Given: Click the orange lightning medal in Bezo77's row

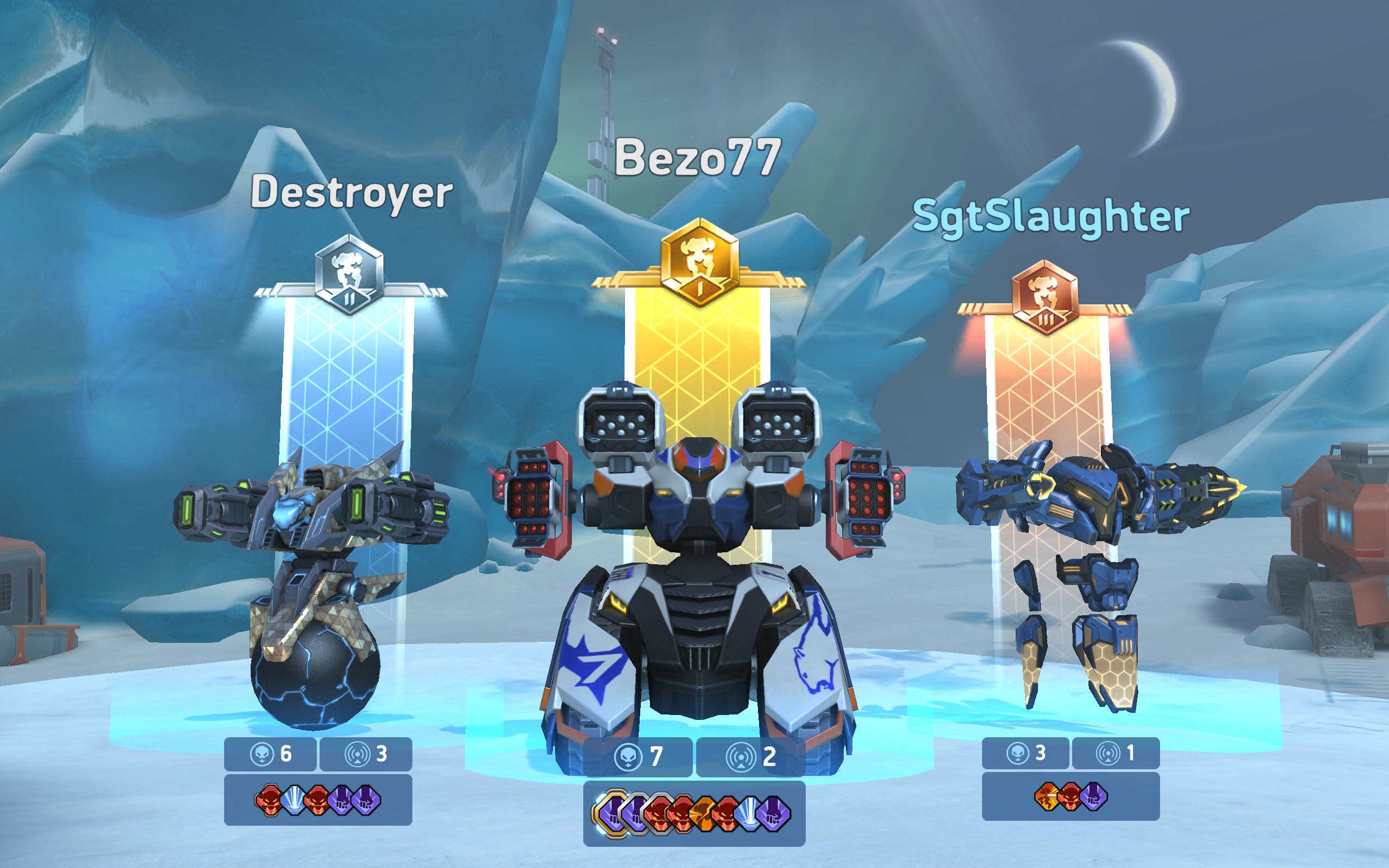Looking at the screenshot, I should (703, 814).
